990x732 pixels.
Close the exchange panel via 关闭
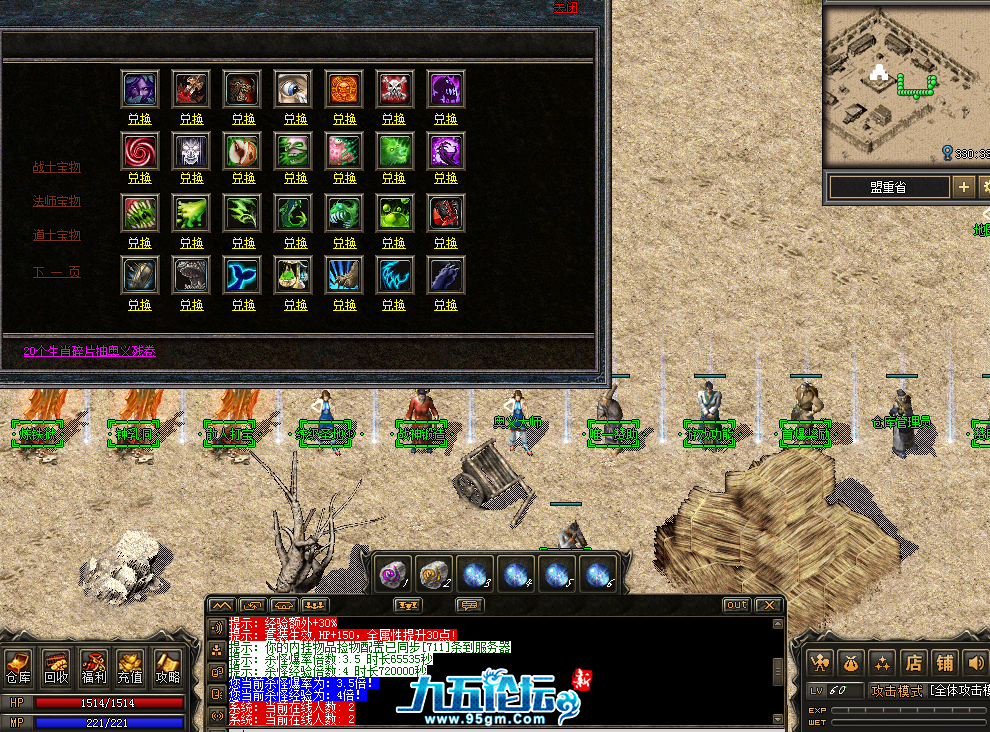point(566,8)
